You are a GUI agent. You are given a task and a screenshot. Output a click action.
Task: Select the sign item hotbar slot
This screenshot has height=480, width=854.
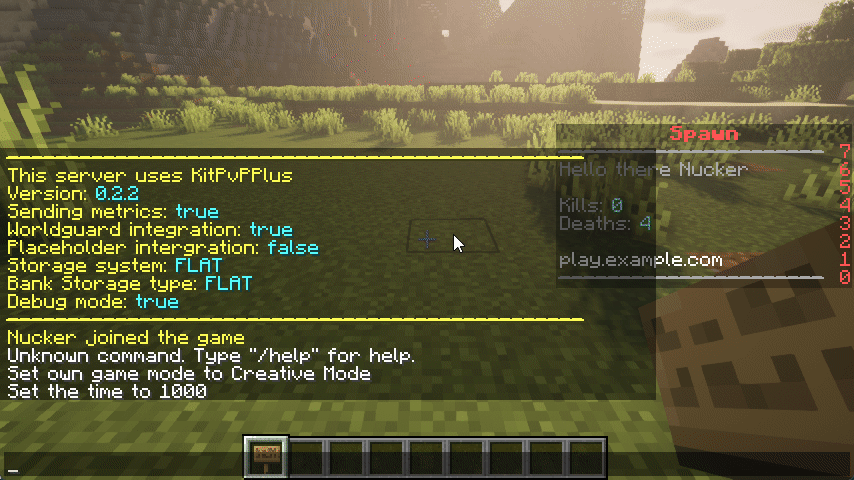(x=266, y=457)
